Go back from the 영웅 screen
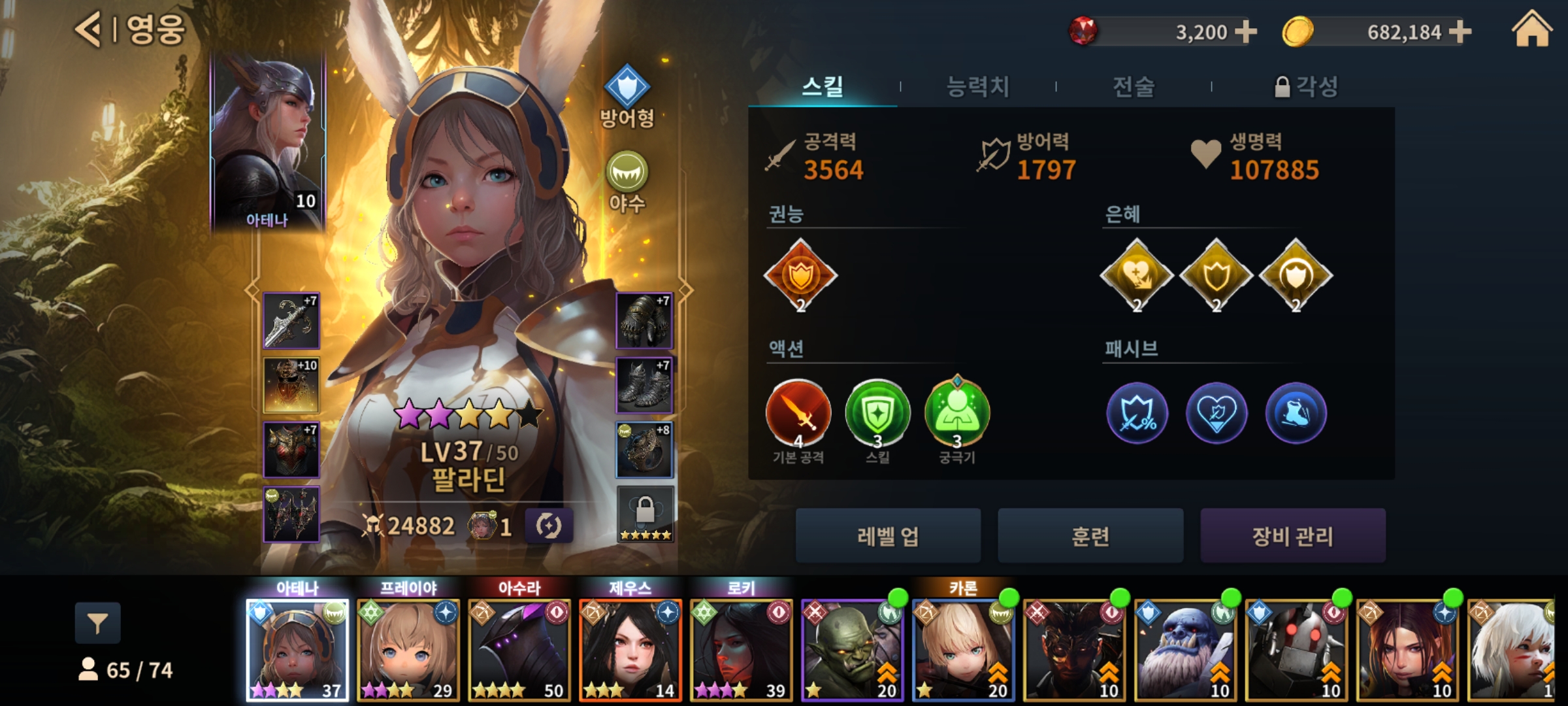 (90, 29)
